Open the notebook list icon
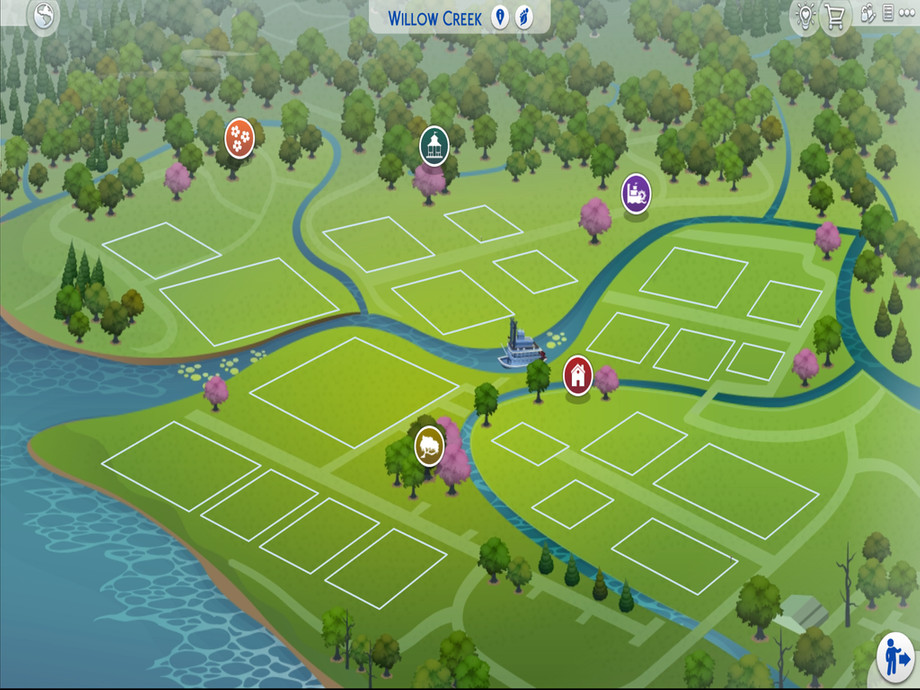This screenshot has width=920, height=690. coord(888,15)
